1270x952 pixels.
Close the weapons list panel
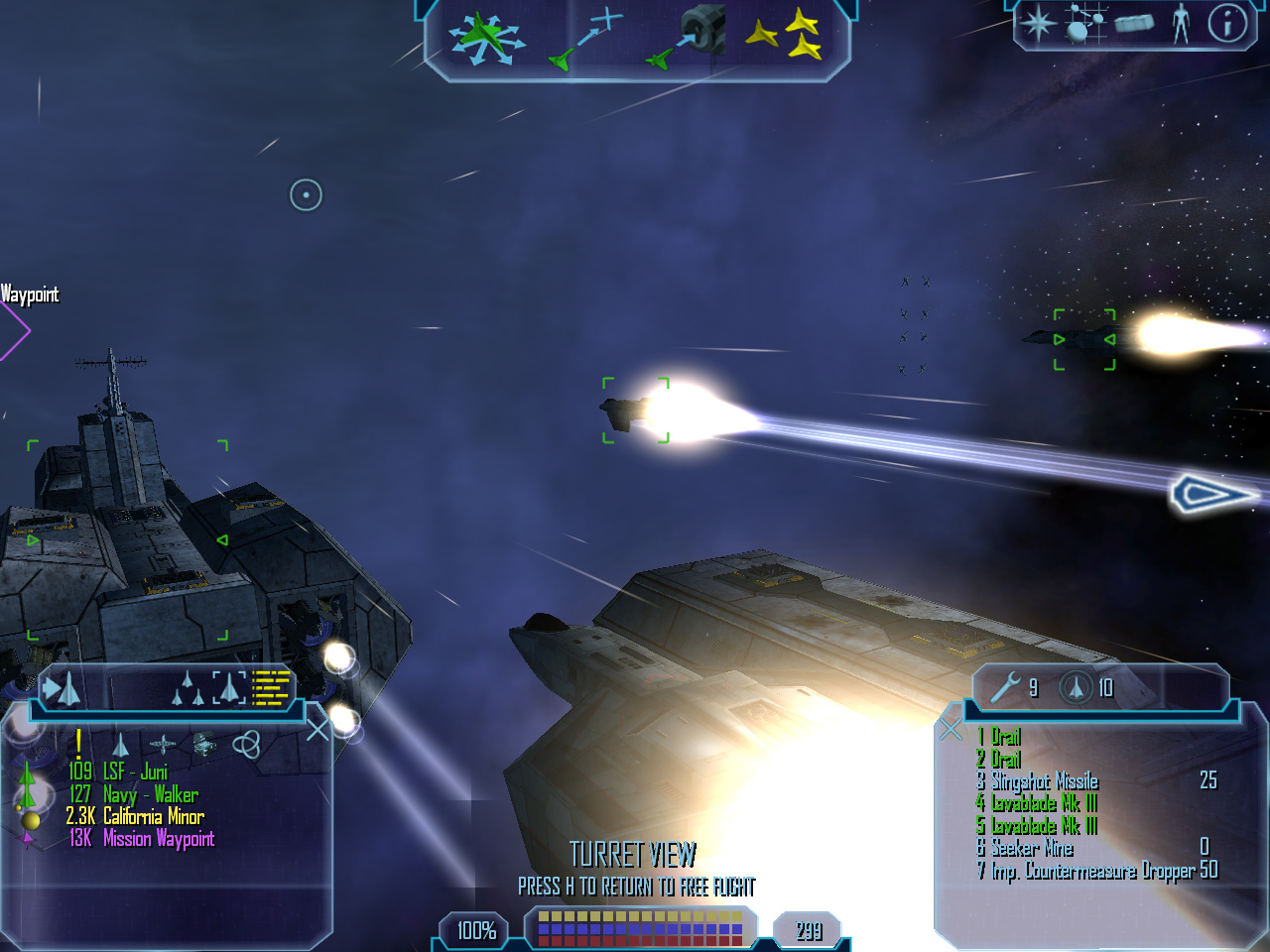[x=951, y=731]
